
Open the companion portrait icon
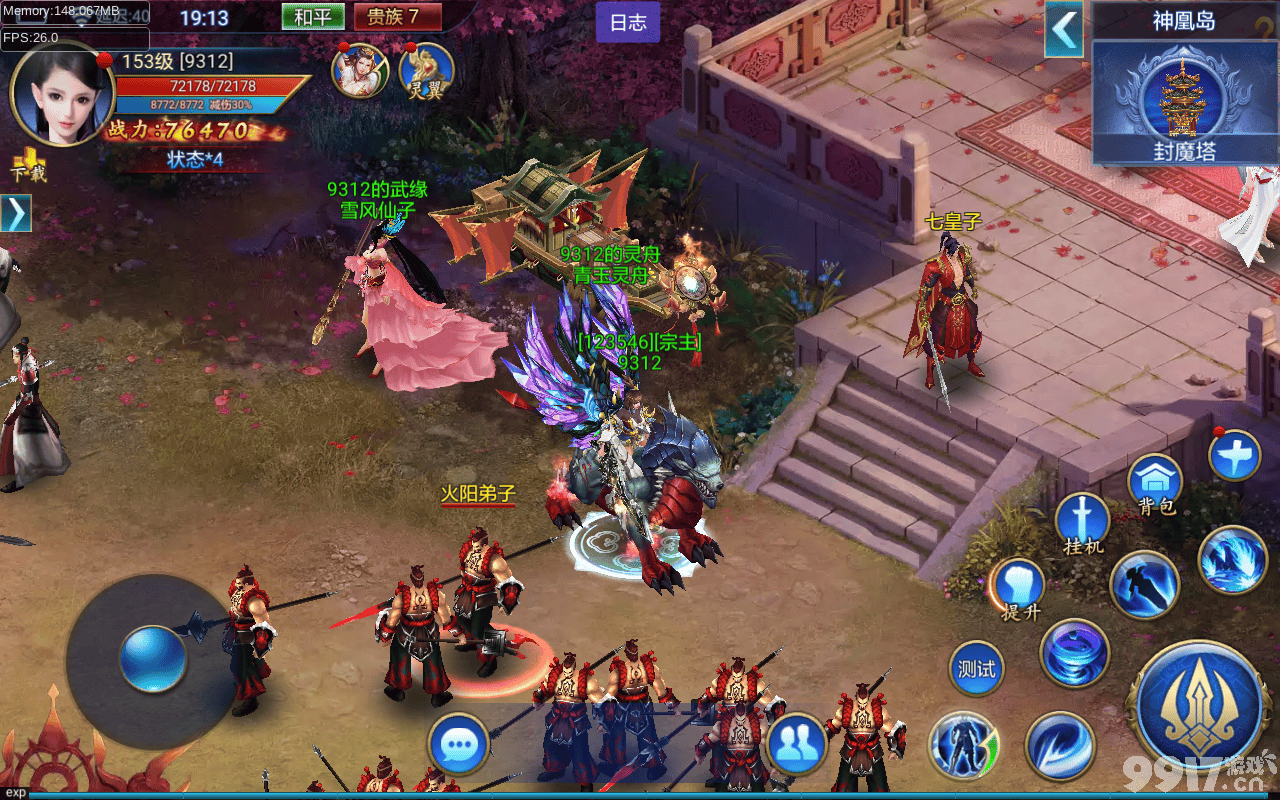(360, 71)
